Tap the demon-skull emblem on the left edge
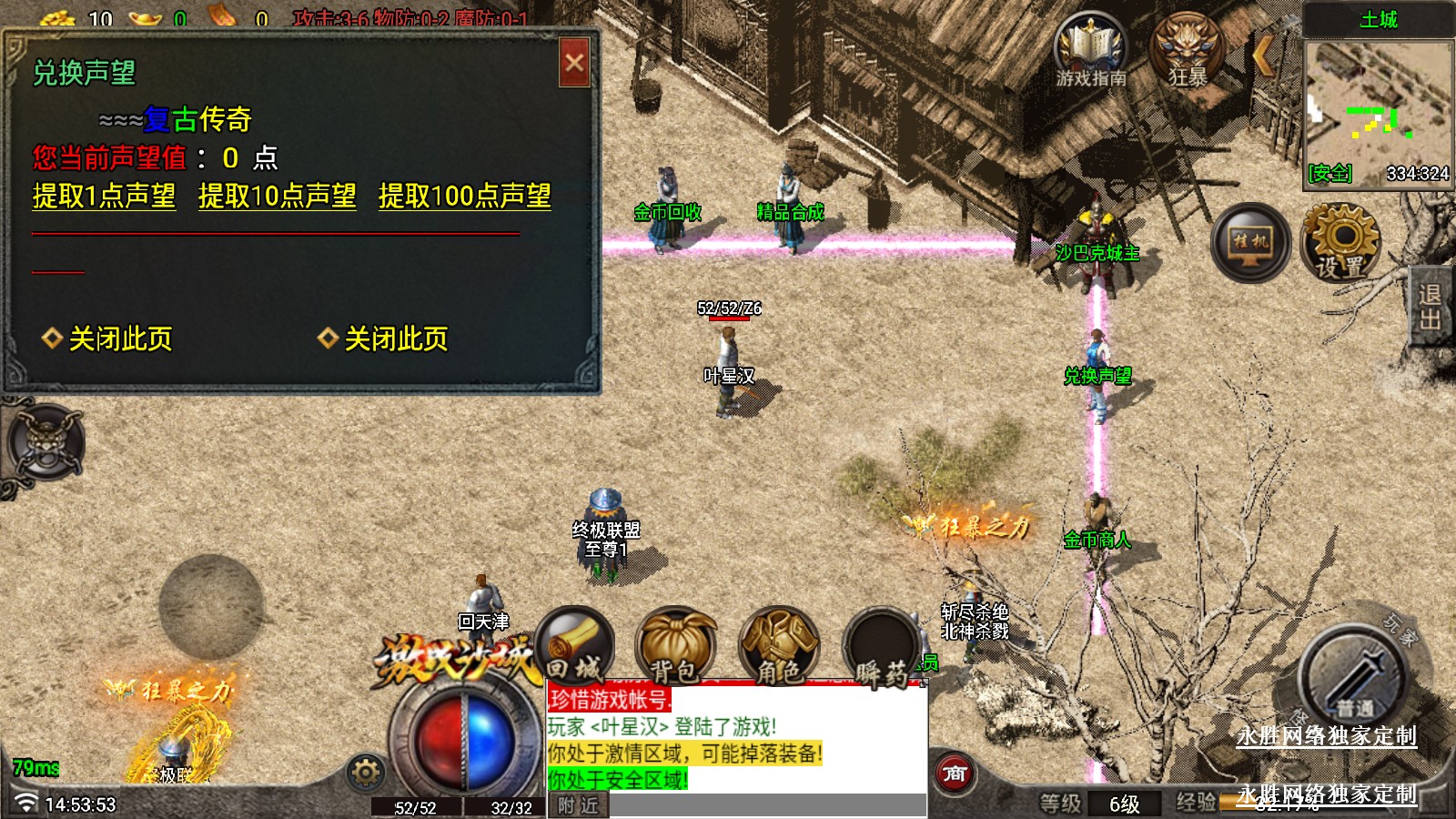 coord(45,444)
